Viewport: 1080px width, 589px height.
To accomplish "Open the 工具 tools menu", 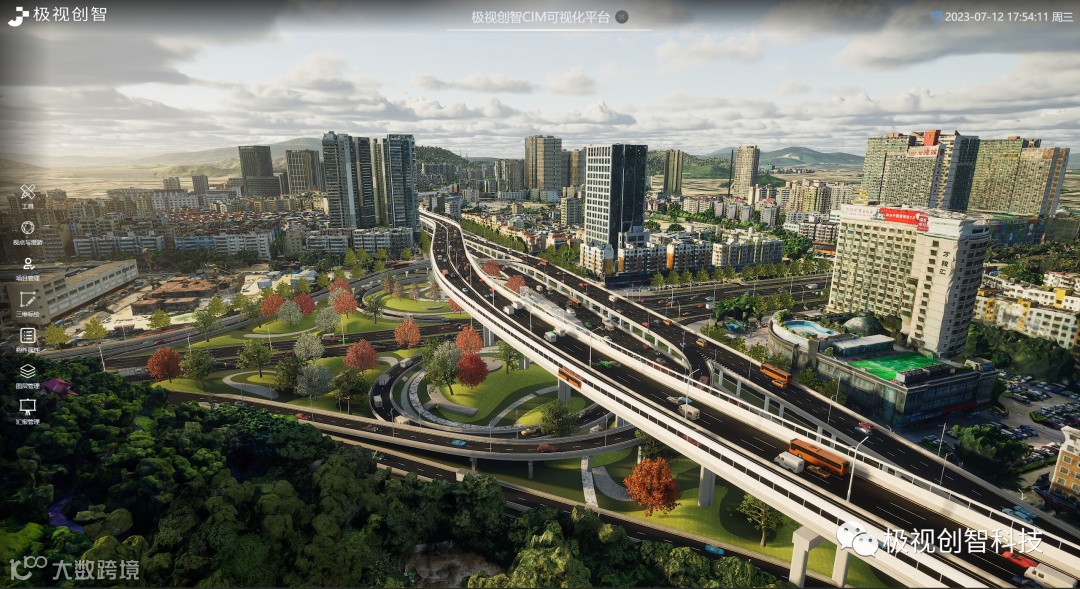I will (28, 192).
